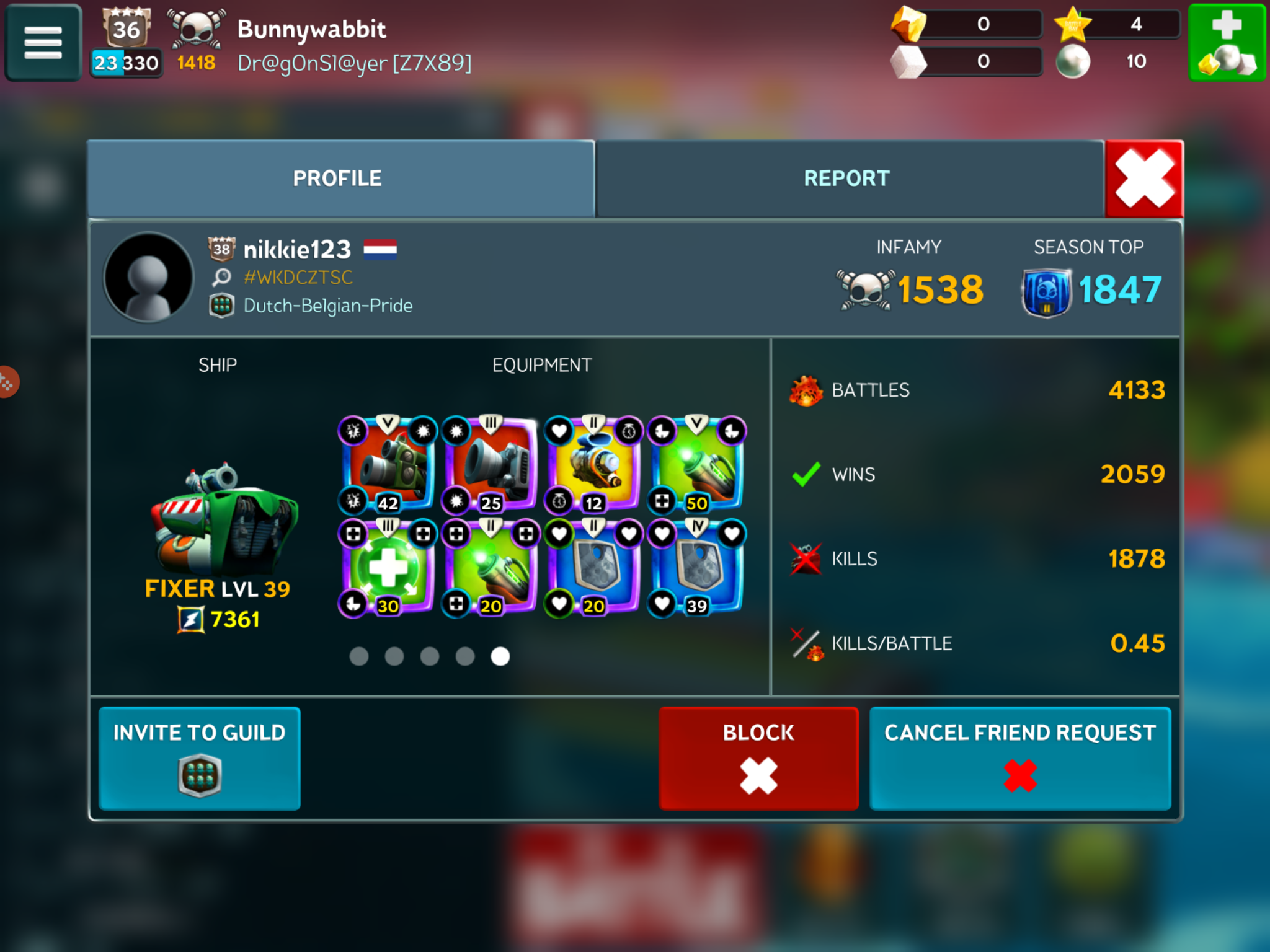
Task: Open the green plus currency shop
Action: [x=1226, y=42]
